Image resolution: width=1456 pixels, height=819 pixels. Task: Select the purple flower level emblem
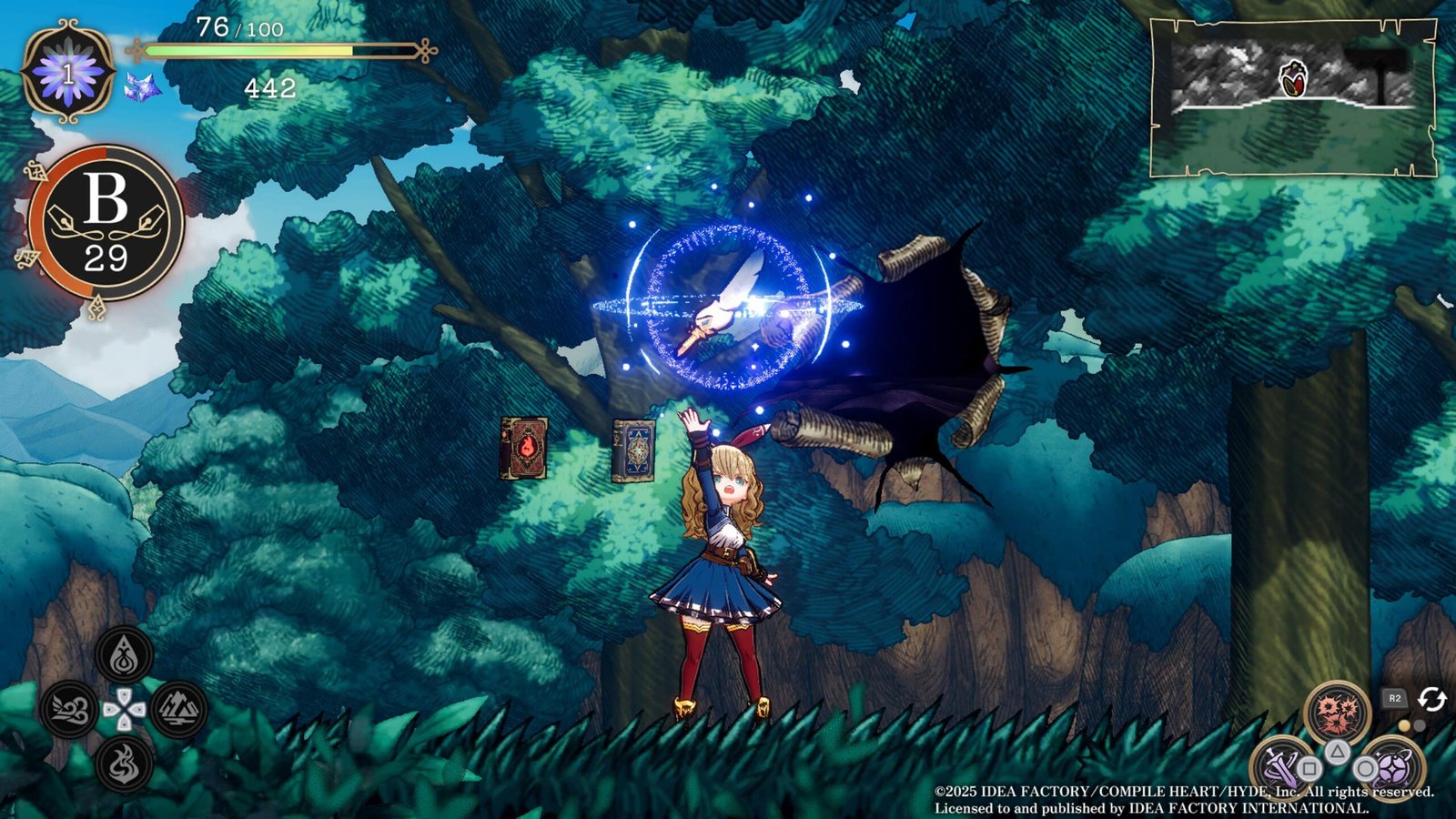[68, 71]
